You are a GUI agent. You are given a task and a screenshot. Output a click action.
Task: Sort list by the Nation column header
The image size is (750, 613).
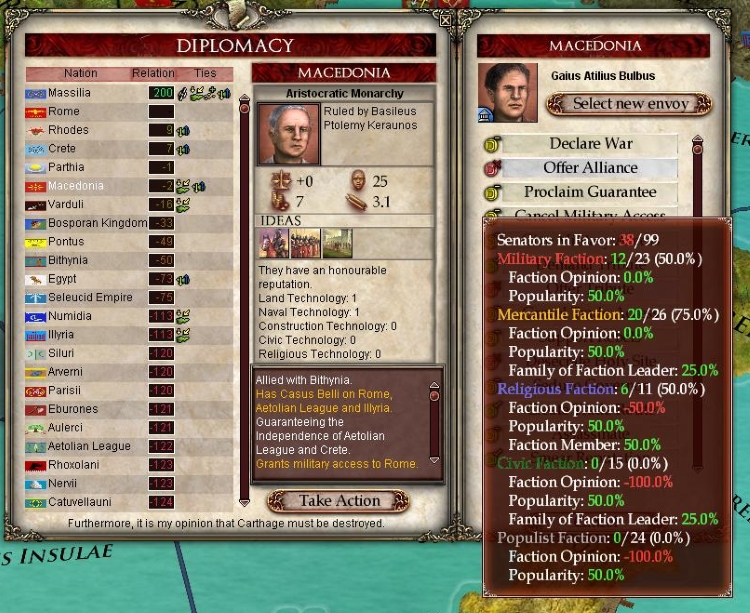point(80,74)
